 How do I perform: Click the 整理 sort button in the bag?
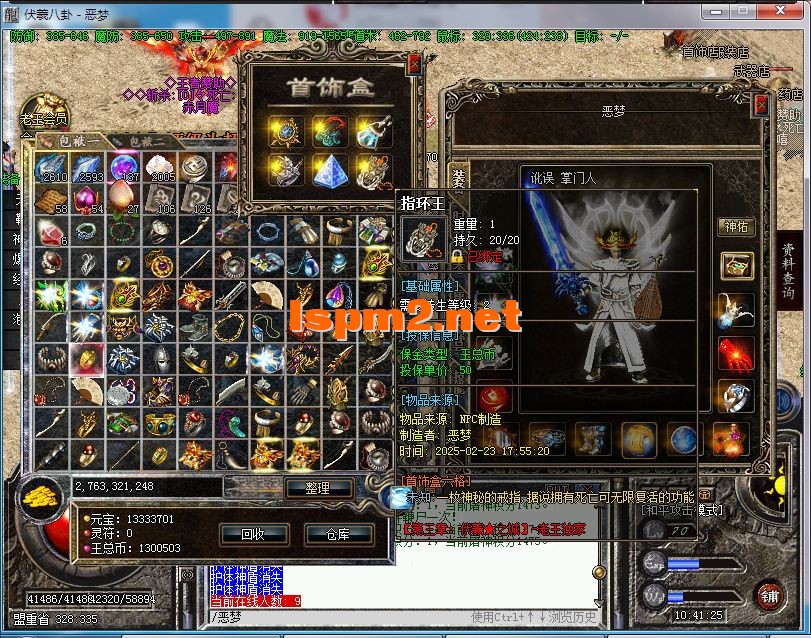pyautogui.click(x=319, y=488)
